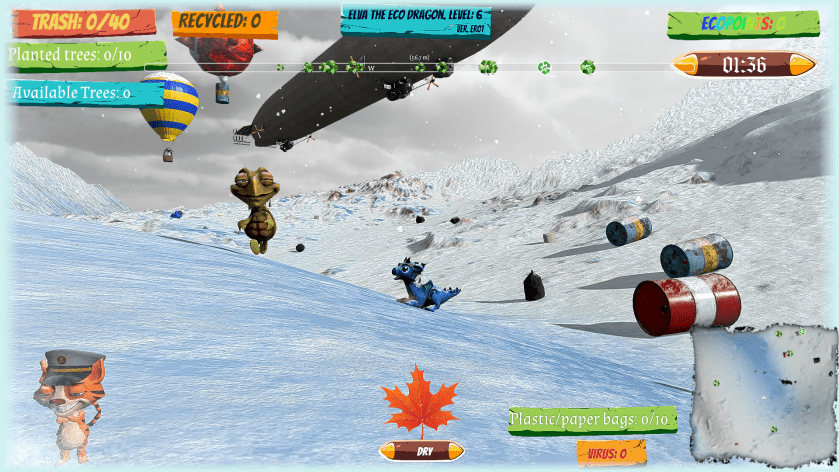
Task: Click the DRY weather label button
Action: pyautogui.click(x=421, y=451)
